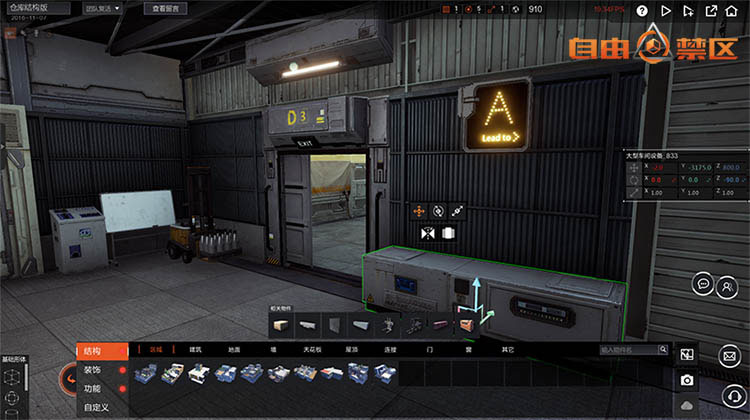This screenshot has width=750, height=420.
Task: Click the export/share arrow icon
Action: pyautogui.click(x=711, y=11)
